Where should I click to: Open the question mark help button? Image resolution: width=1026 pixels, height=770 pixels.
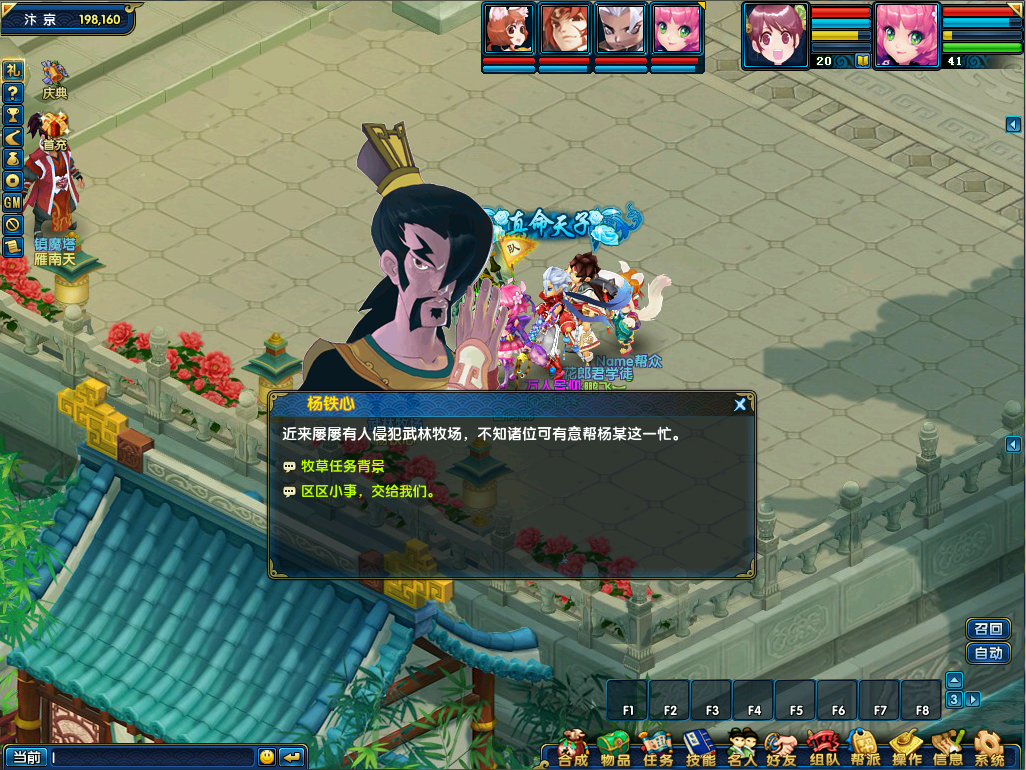pyautogui.click(x=13, y=92)
